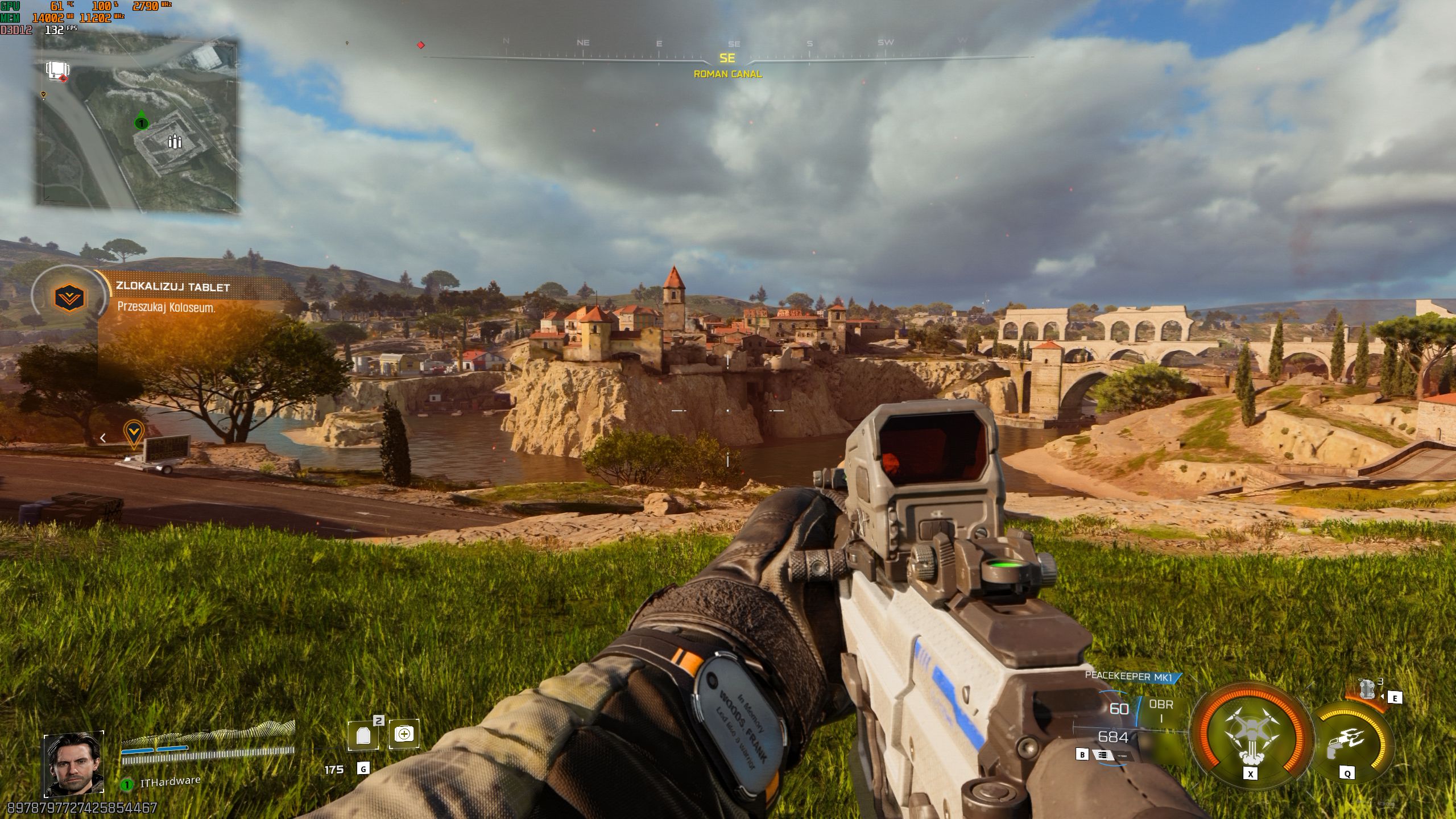Image resolution: width=1456 pixels, height=819 pixels.
Task: Click the red objective diamond on the minimap
Action: click(x=63, y=79)
